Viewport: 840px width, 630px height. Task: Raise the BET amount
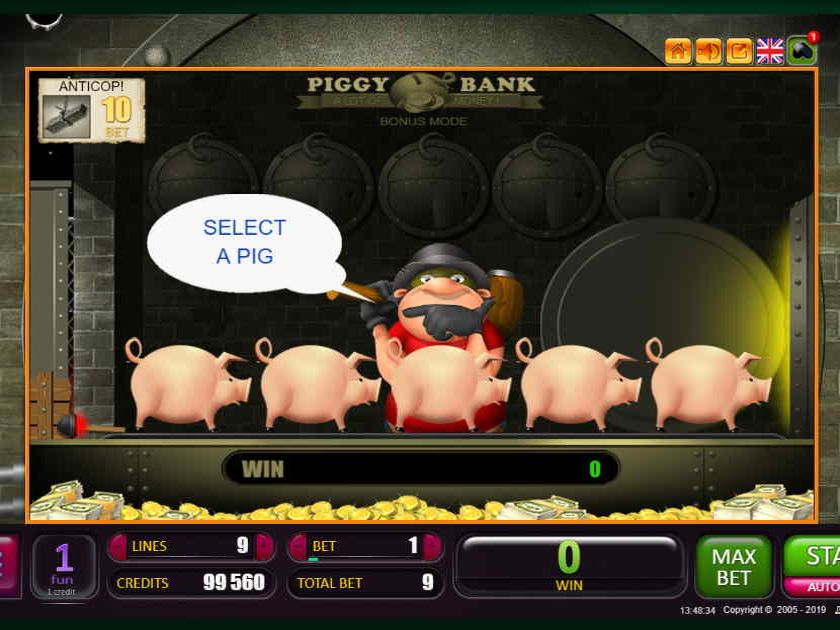coord(432,546)
